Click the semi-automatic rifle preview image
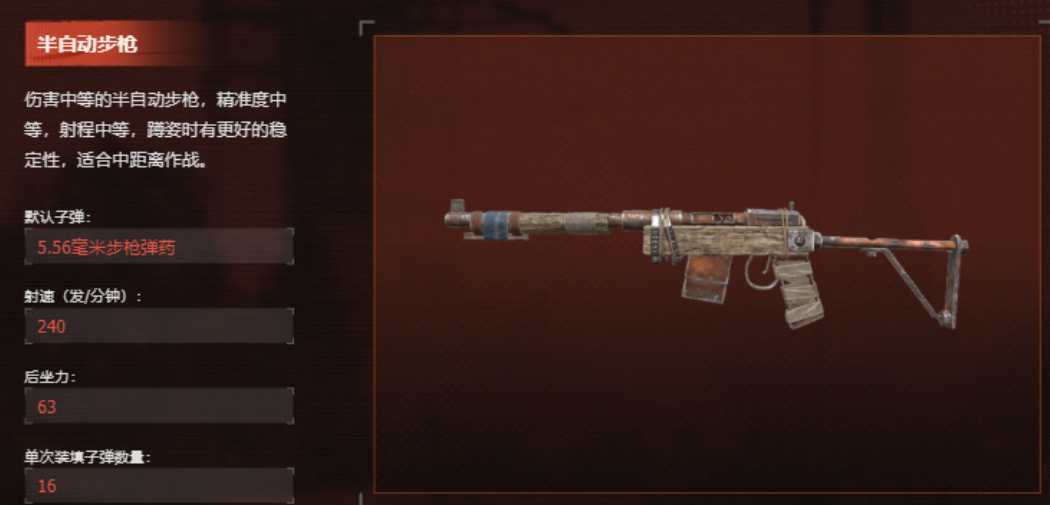 (707, 265)
